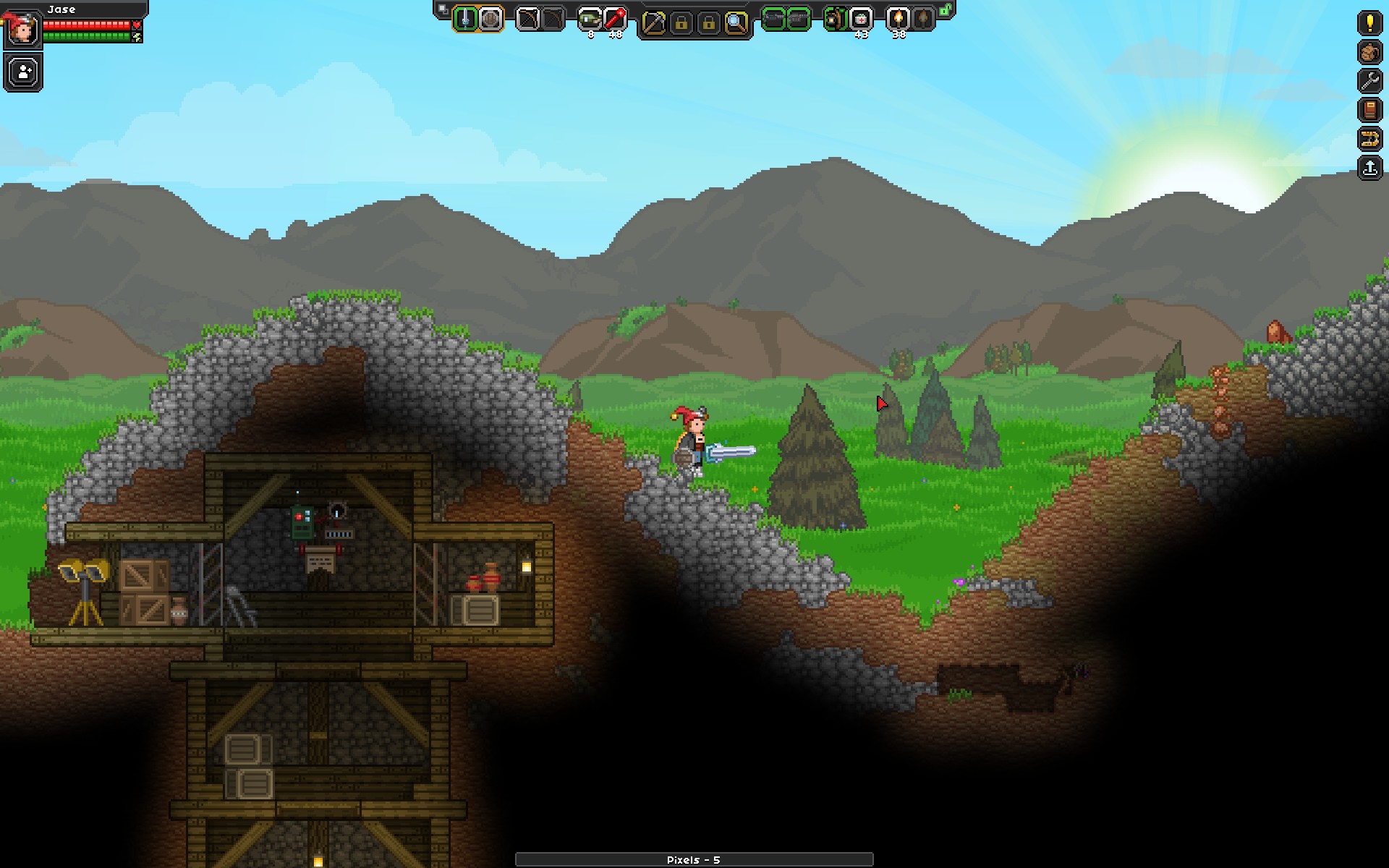Equip the pickaxe tool
1389x868 pixels.
[x=653, y=23]
